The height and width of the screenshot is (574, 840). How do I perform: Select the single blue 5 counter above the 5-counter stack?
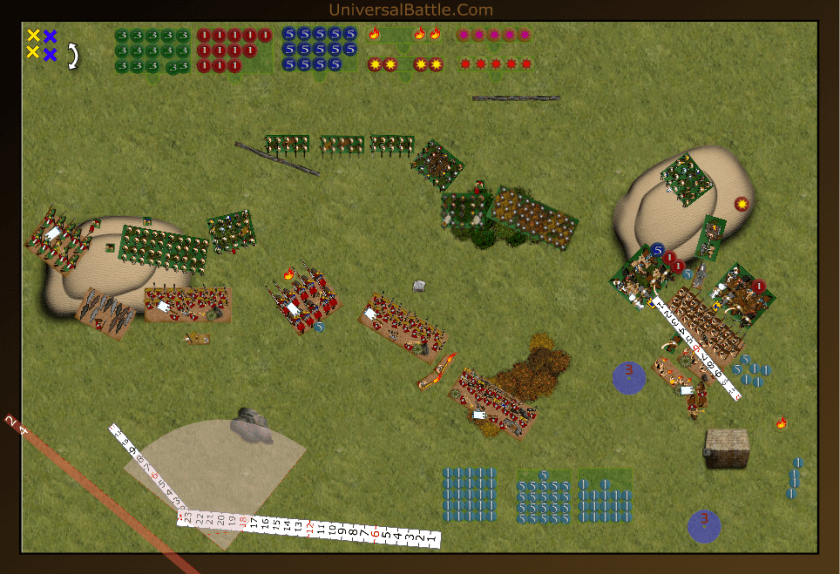tap(543, 475)
